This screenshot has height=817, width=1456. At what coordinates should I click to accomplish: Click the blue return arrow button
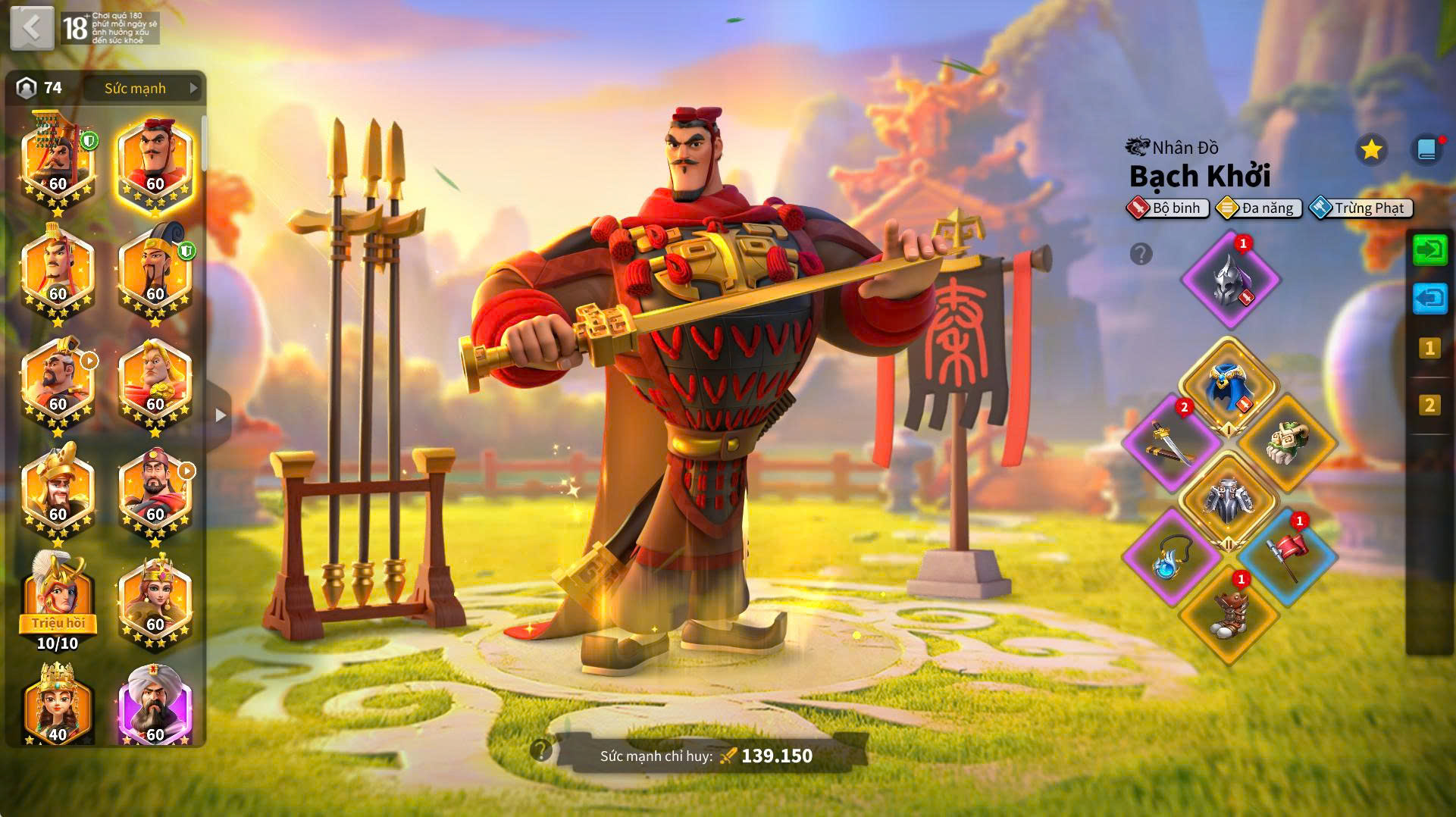1429,299
